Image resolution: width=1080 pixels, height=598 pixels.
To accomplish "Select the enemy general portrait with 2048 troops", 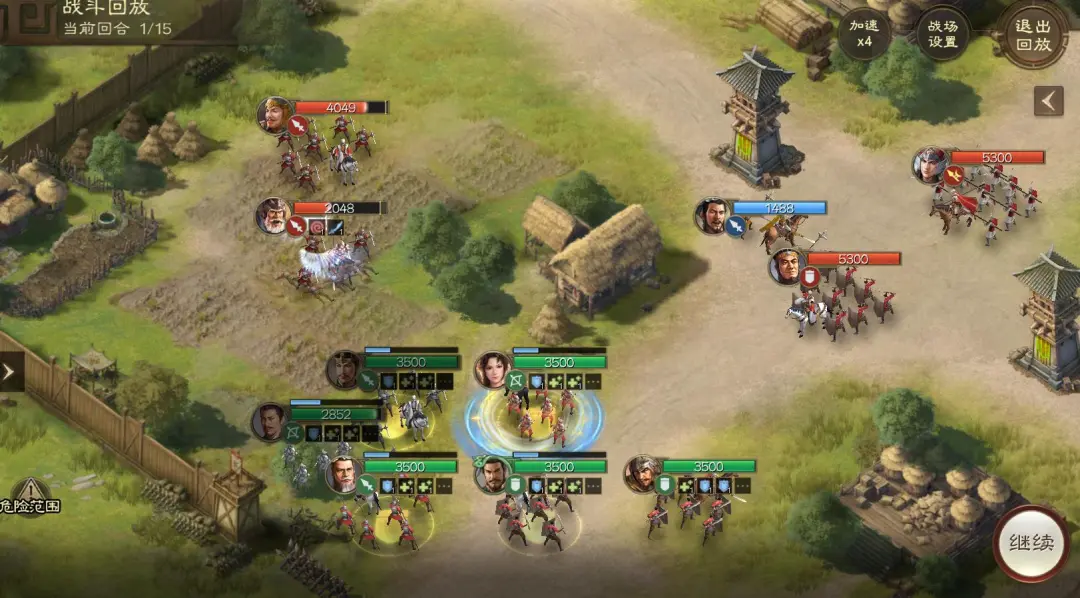I will (273, 215).
